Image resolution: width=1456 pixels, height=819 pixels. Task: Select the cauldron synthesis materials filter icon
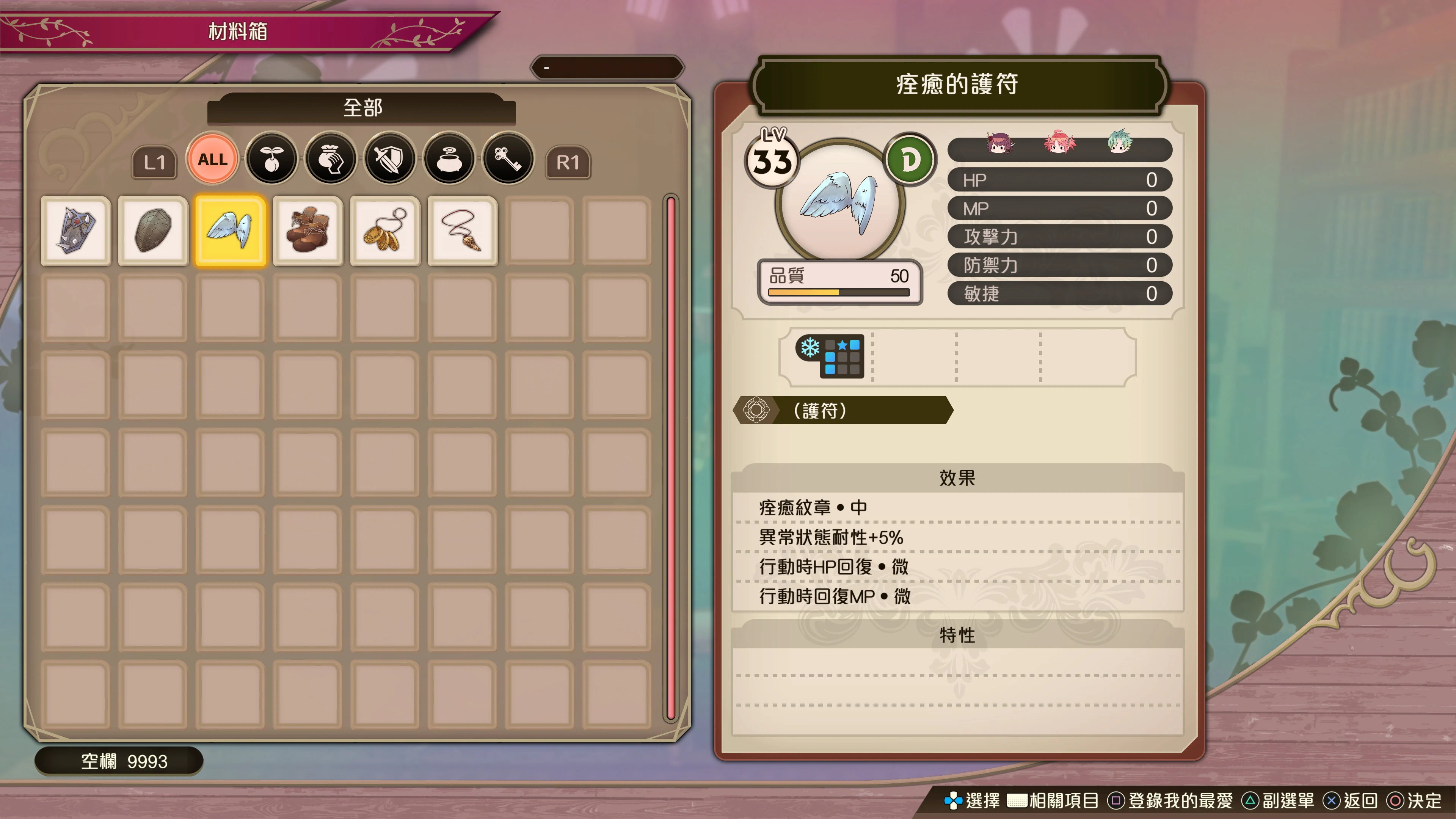click(449, 159)
